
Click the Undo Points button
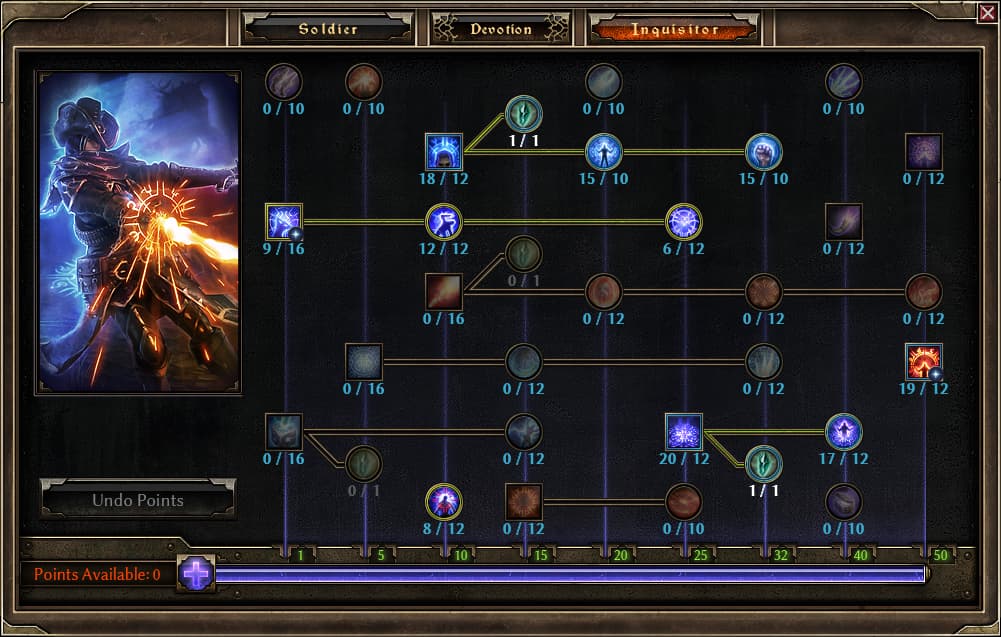pyautogui.click(x=138, y=499)
